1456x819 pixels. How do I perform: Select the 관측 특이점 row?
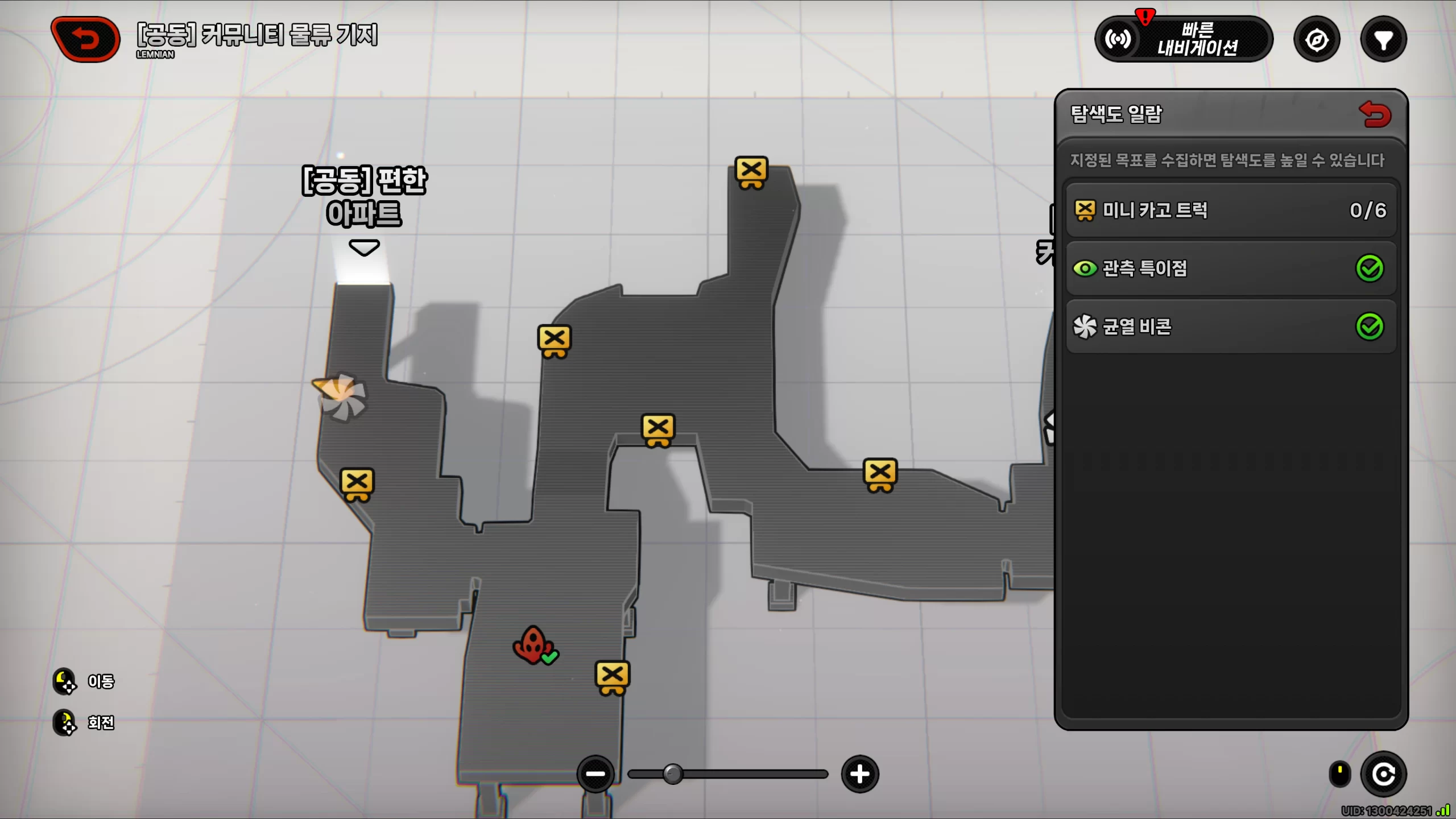pyautogui.click(x=1231, y=268)
